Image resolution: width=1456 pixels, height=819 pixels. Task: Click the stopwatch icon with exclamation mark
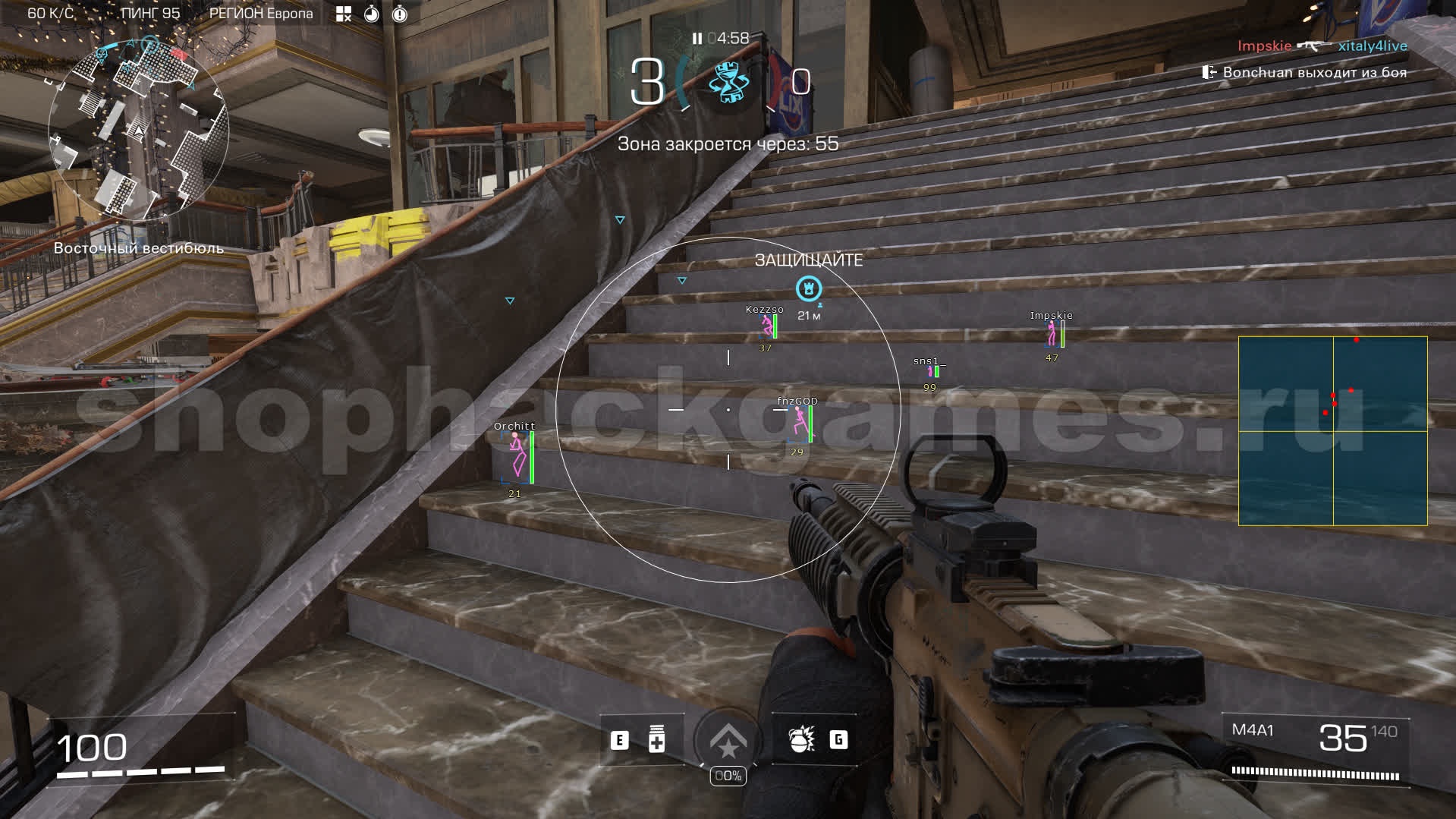tap(400, 14)
